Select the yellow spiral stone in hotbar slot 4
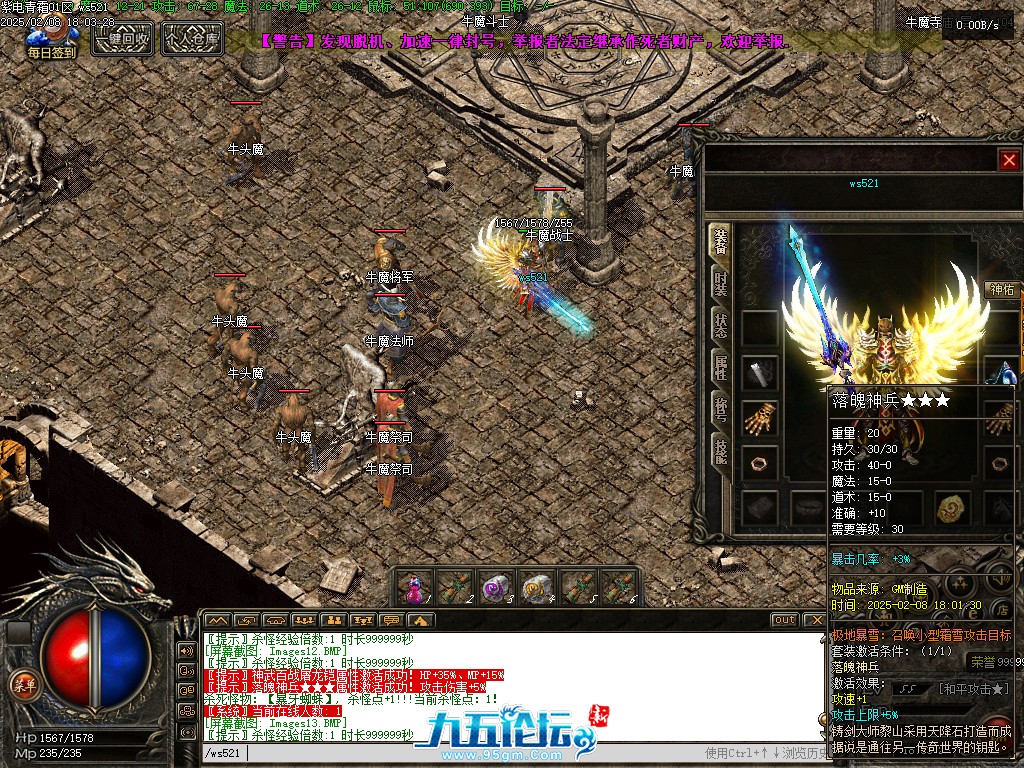This screenshot has width=1024, height=768. pyautogui.click(x=538, y=587)
